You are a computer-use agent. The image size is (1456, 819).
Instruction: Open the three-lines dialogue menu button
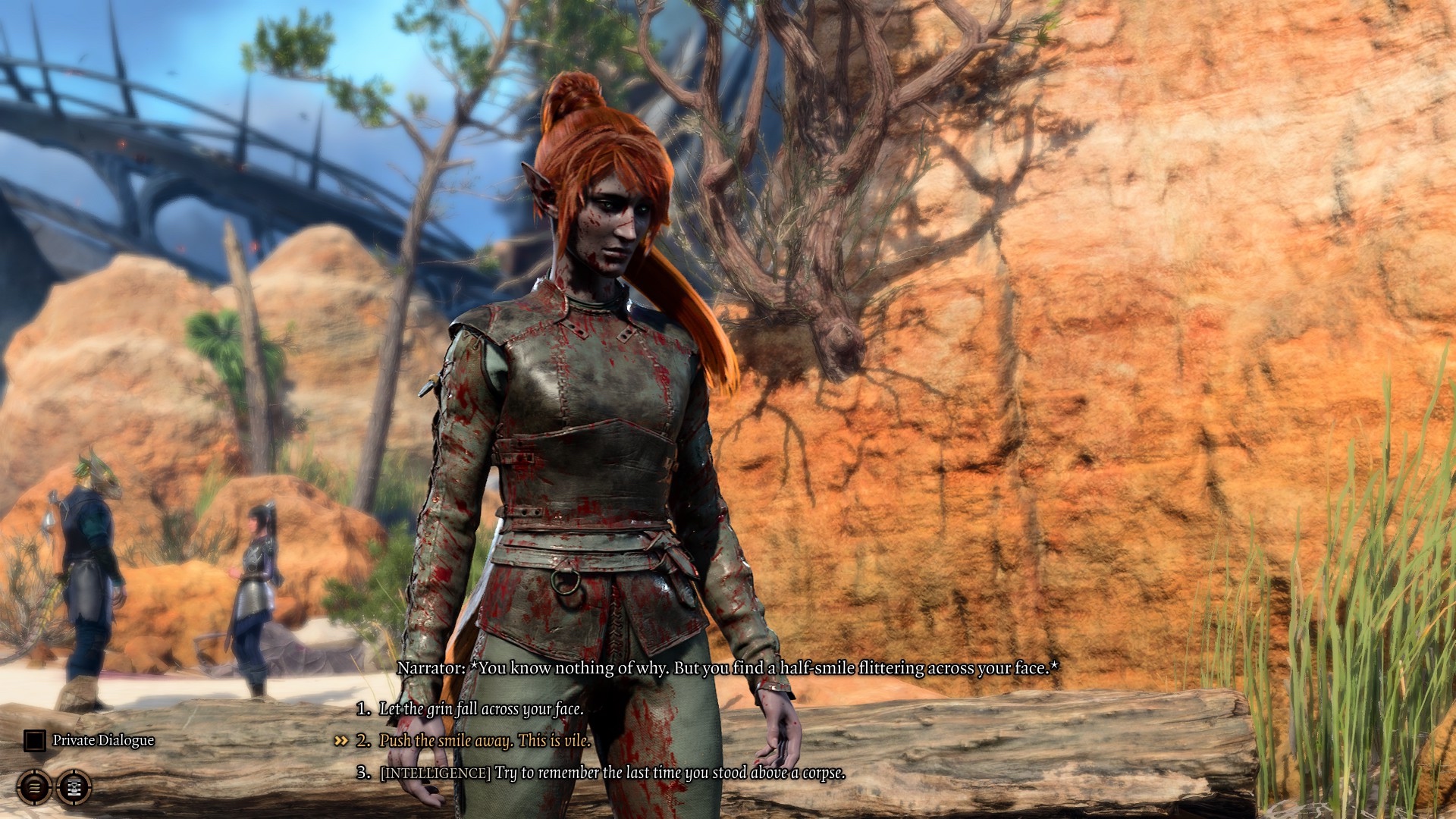pos(34,788)
